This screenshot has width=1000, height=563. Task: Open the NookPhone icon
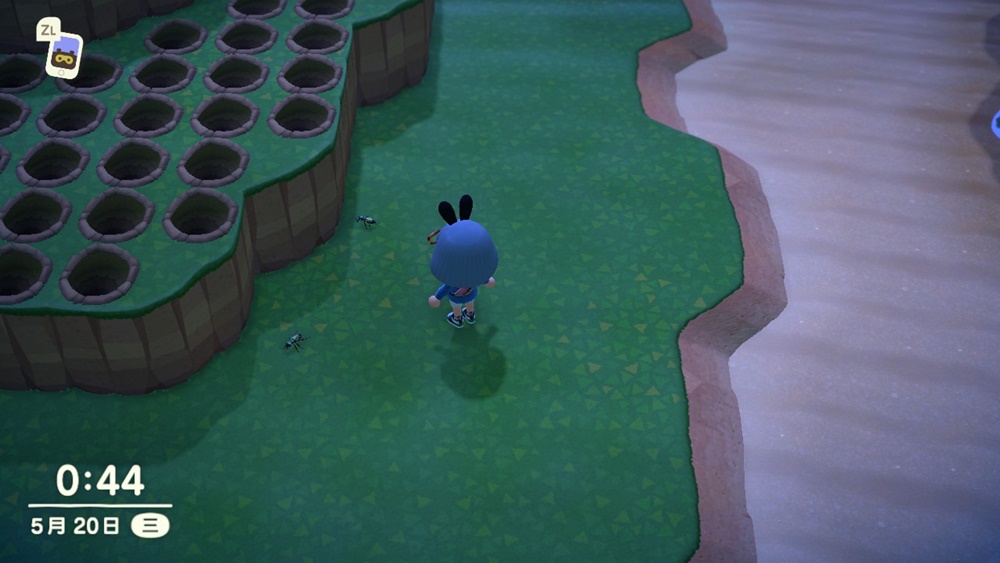[x=64, y=55]
